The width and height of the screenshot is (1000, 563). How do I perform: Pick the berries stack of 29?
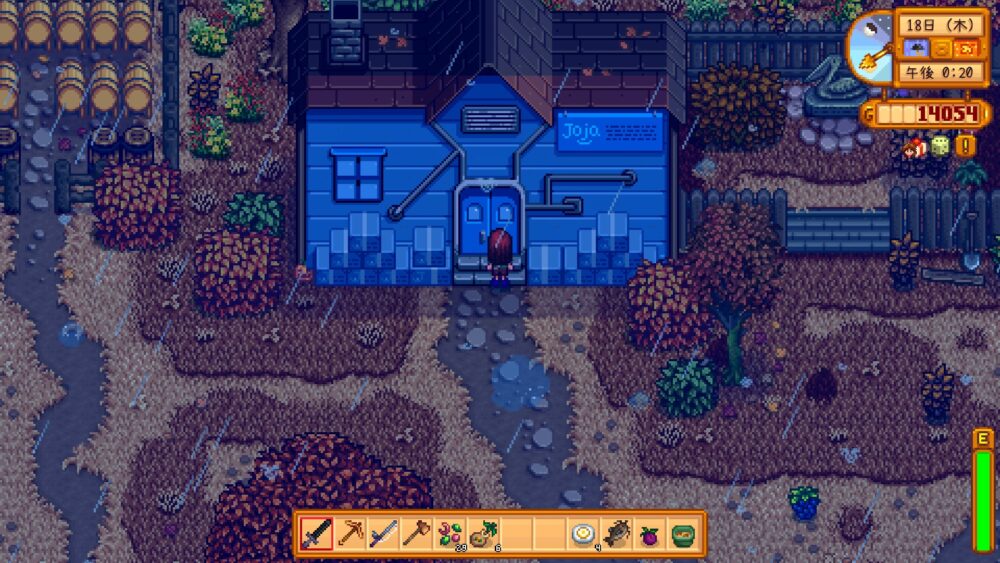click(x=449, y=534)
